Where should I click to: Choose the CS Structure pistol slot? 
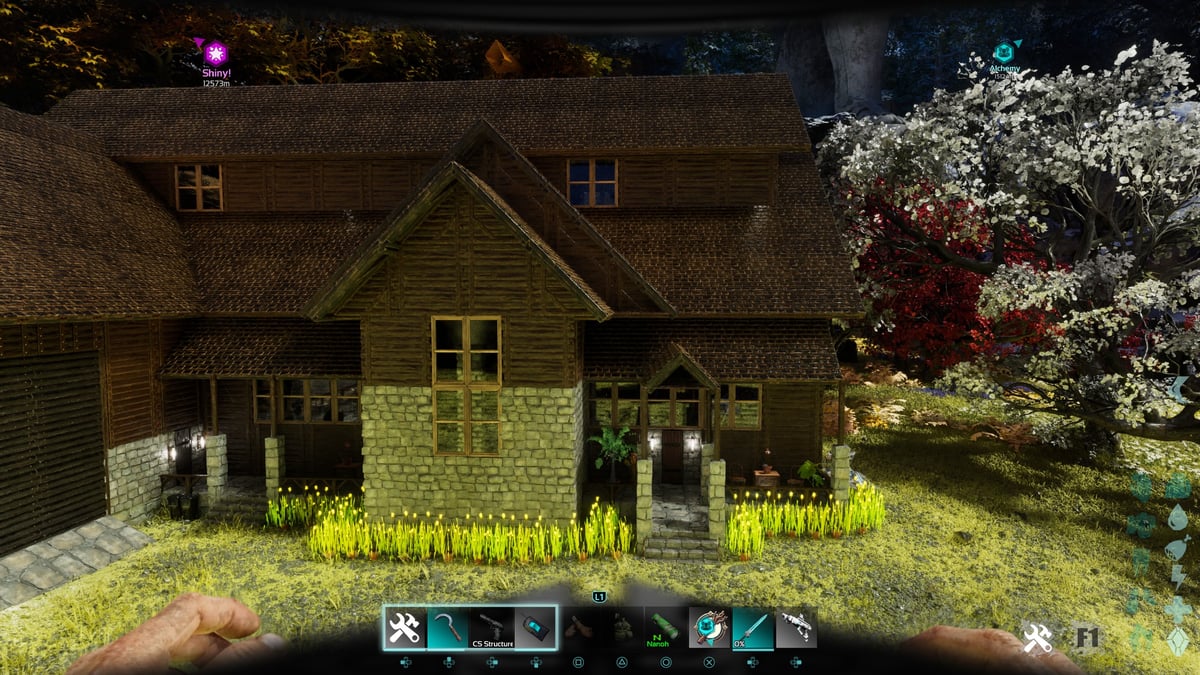491,628
